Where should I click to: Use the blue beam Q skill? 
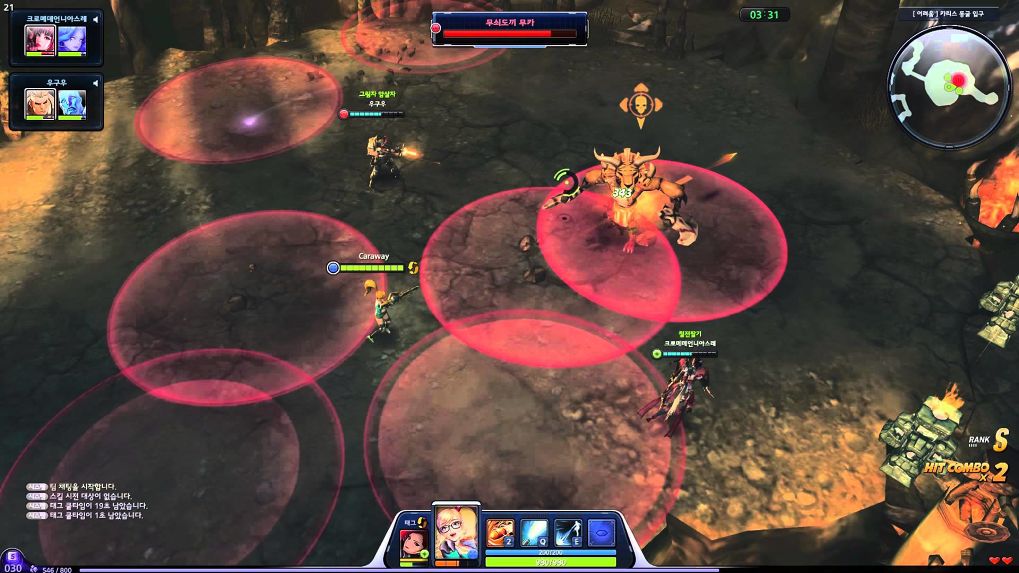coord(534,532)
